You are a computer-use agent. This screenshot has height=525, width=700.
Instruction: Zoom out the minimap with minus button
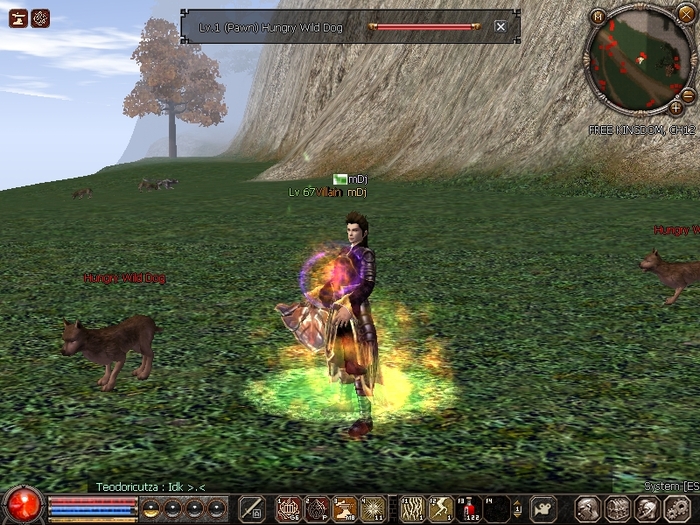(688, 94)
